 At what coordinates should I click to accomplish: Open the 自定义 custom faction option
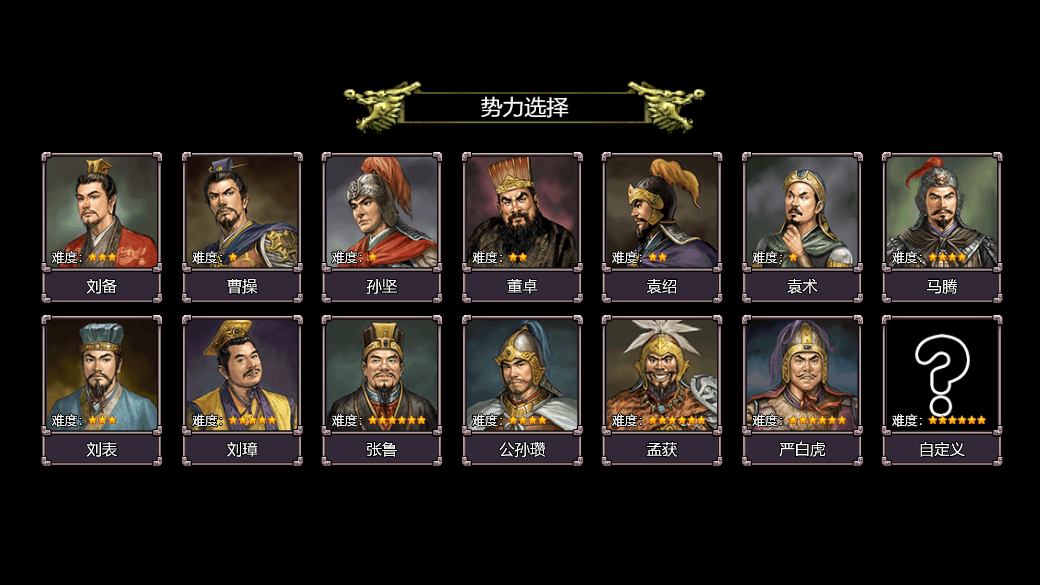tap(941, 375)
